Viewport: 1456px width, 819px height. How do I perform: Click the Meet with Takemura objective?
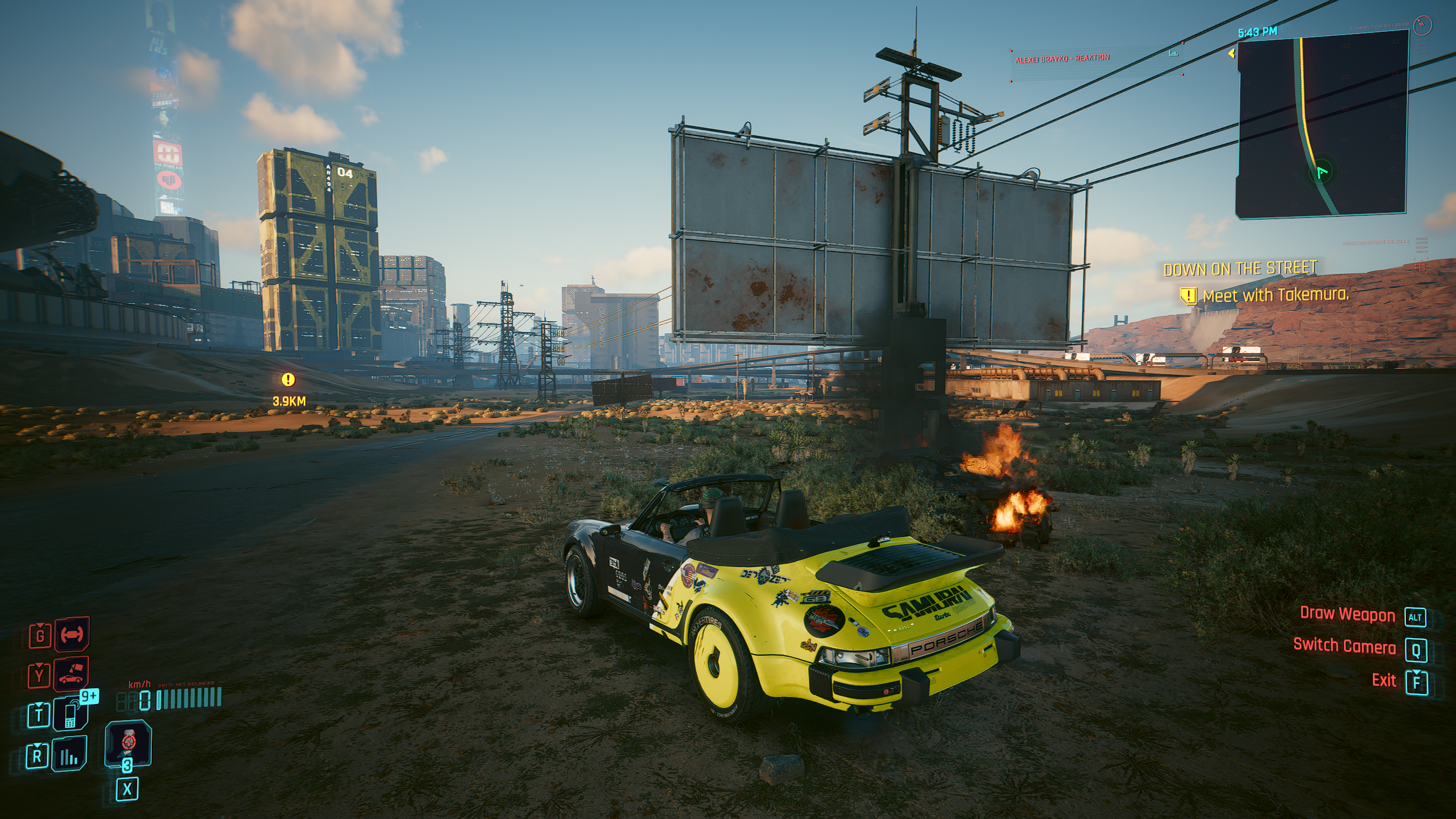[1275, 295]
